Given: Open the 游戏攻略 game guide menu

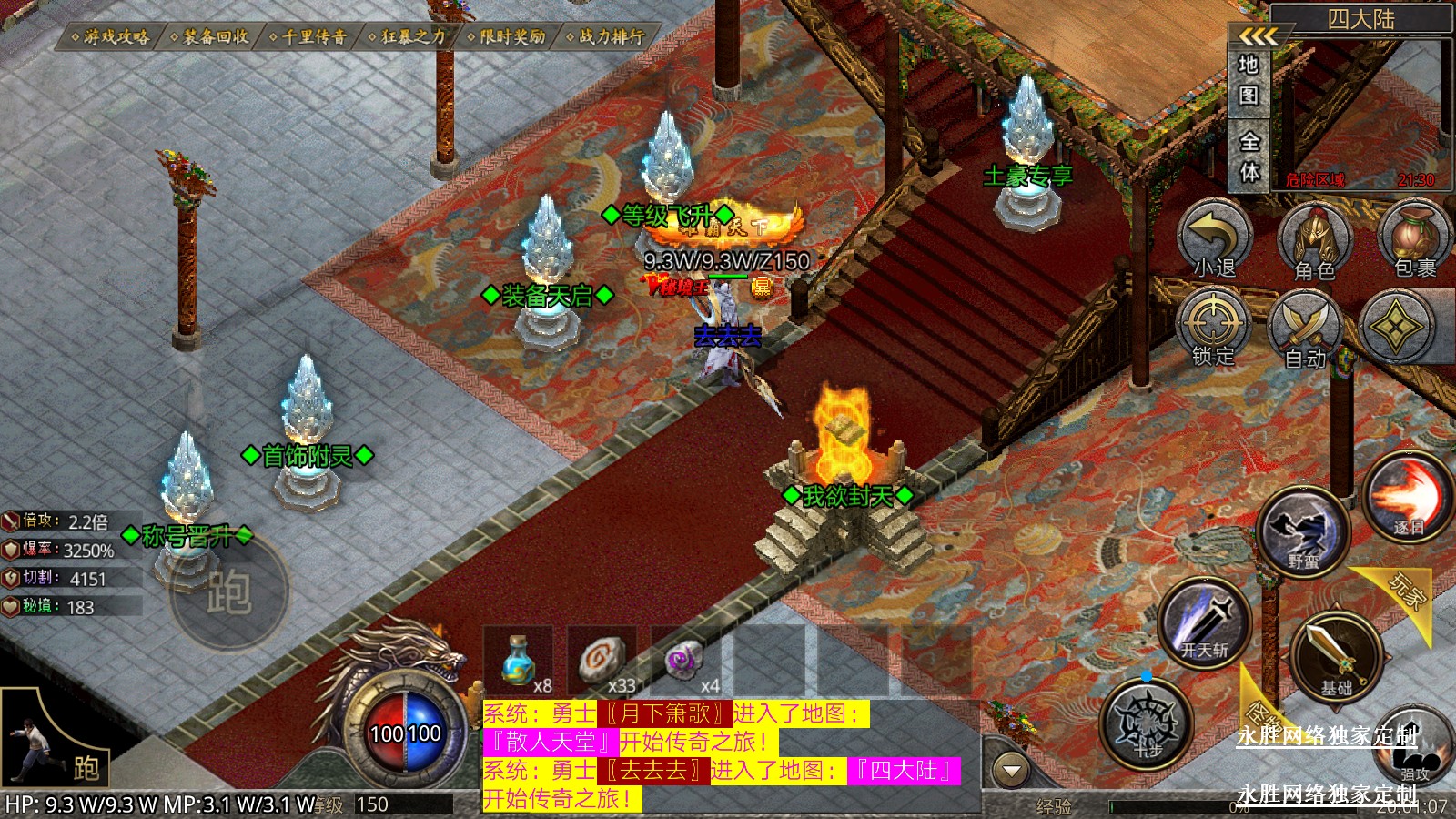Looking at the screenshot, I should pyautogui.click(x=113, y=37).
